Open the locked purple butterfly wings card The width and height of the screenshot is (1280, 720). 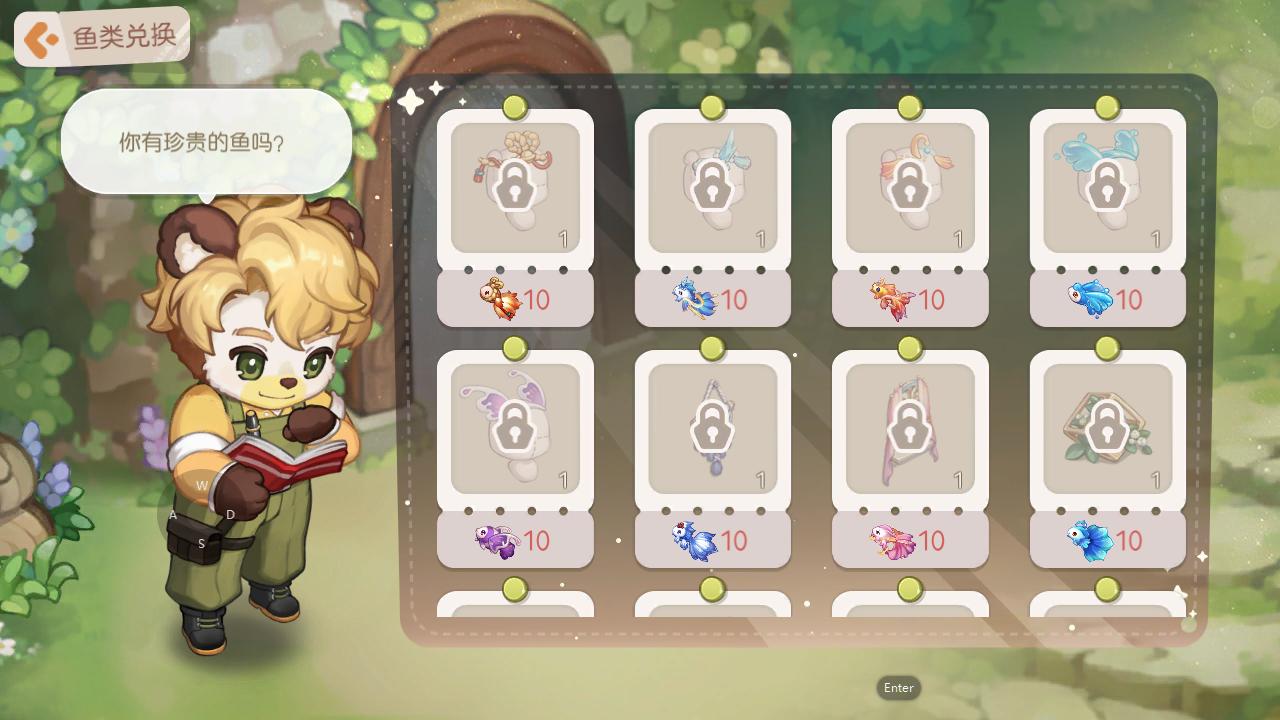tap(515, 429)
